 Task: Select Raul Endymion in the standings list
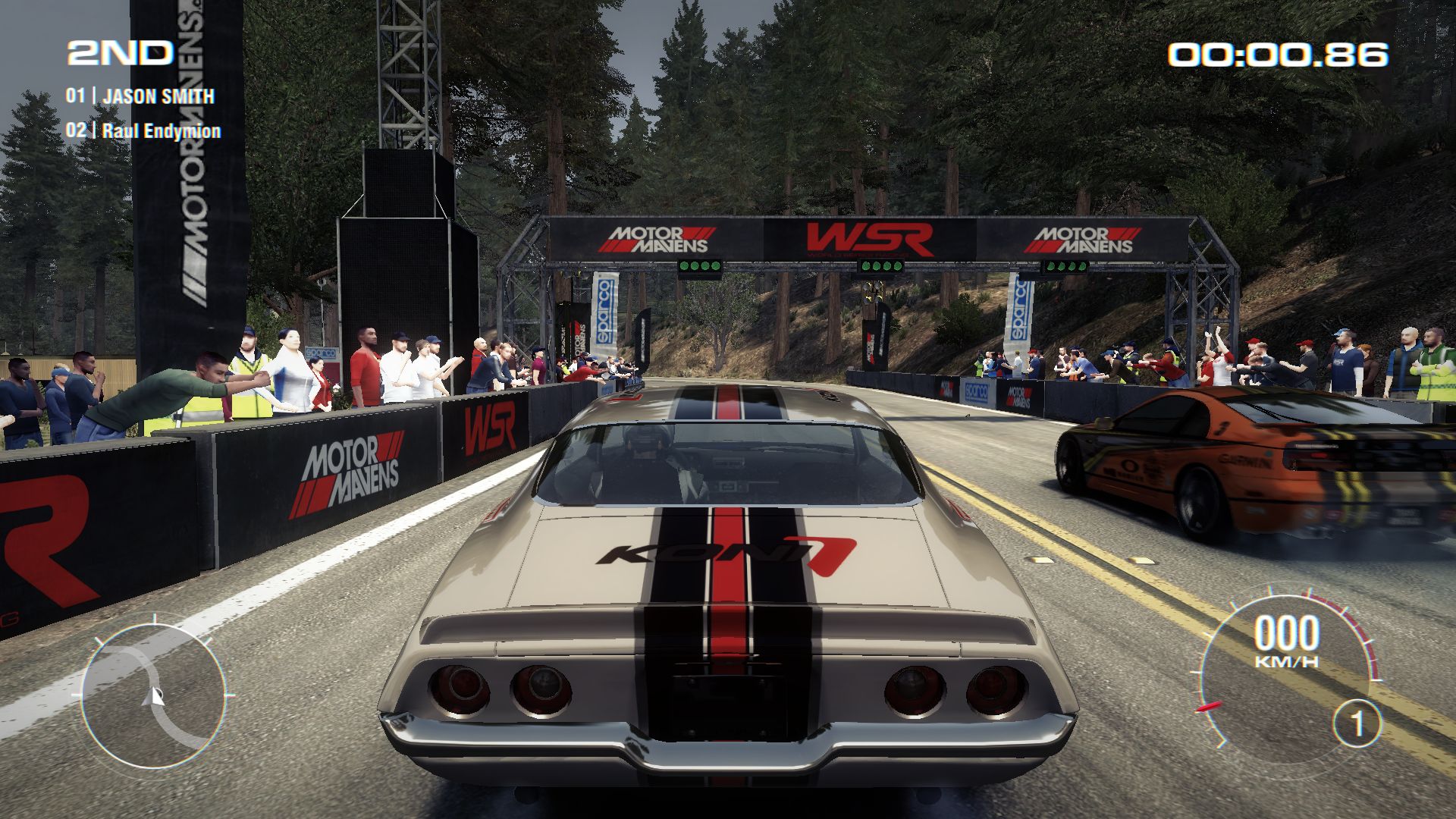[161, 130]
